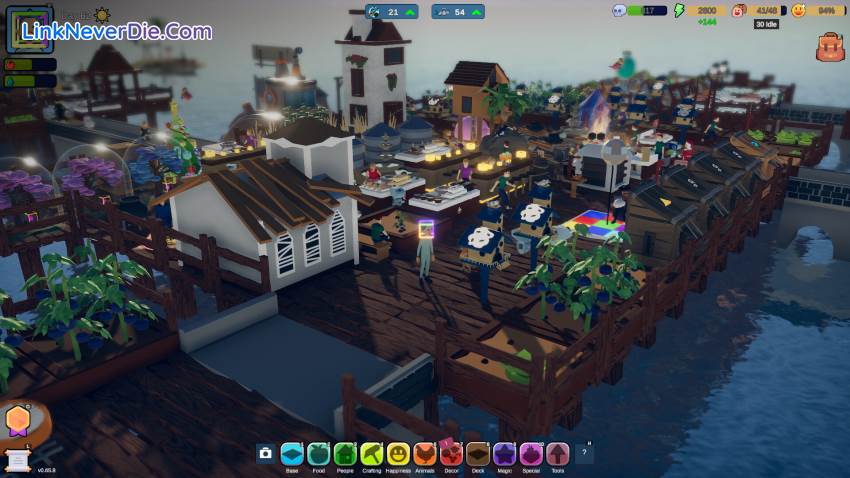Select the Food category

click(x=318, y=454)
